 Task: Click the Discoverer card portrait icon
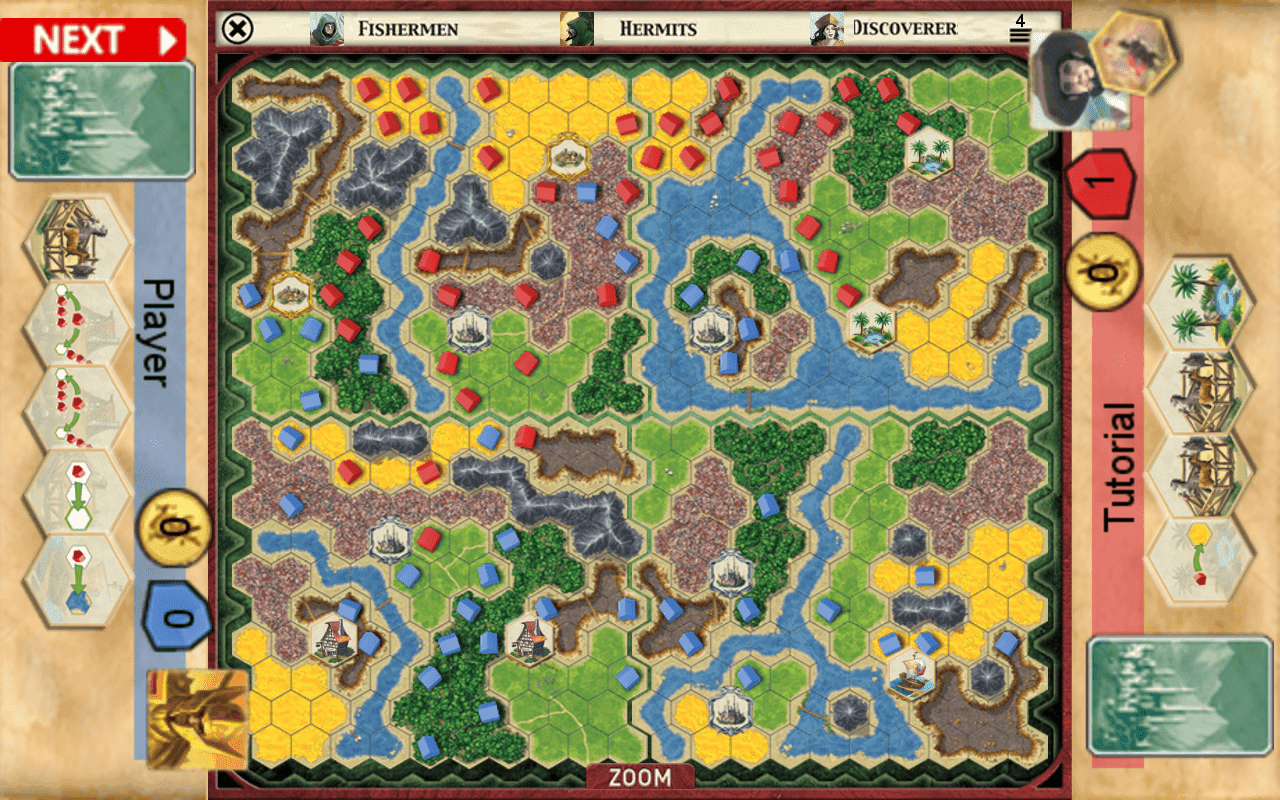pos(823,28)
